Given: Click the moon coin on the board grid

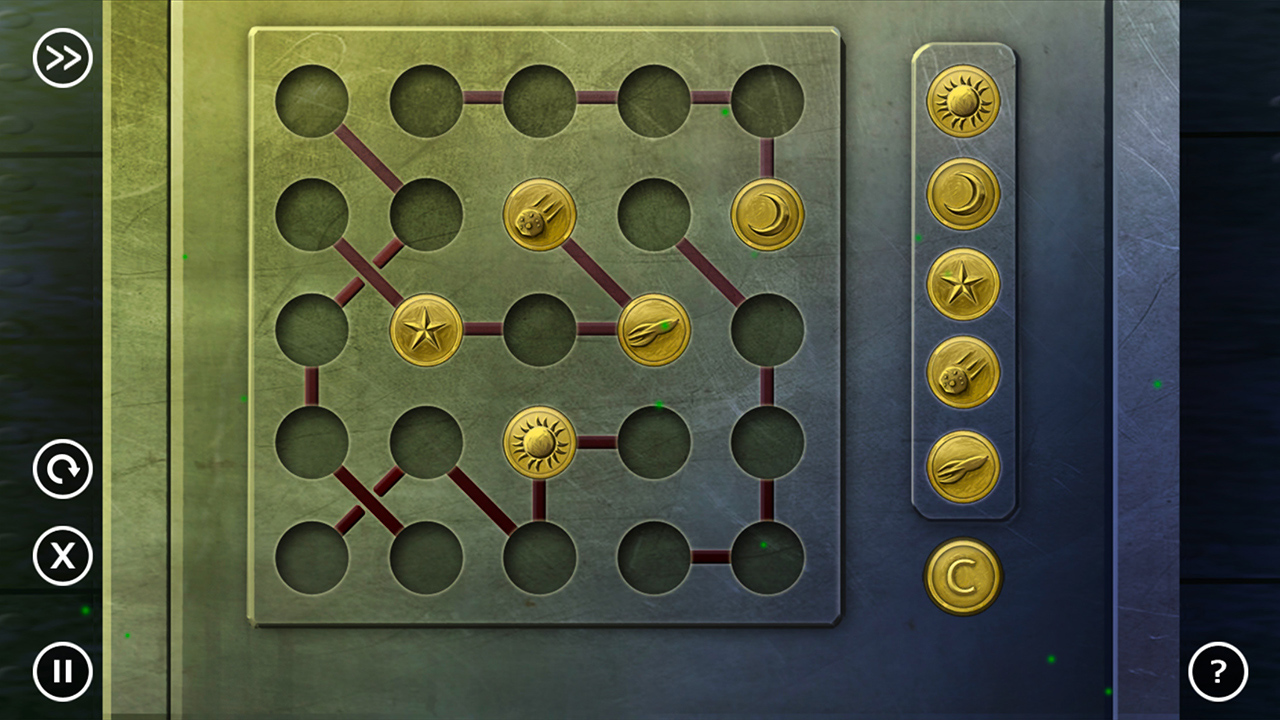Looking at the screenshot, I should (x=768, y=215).
